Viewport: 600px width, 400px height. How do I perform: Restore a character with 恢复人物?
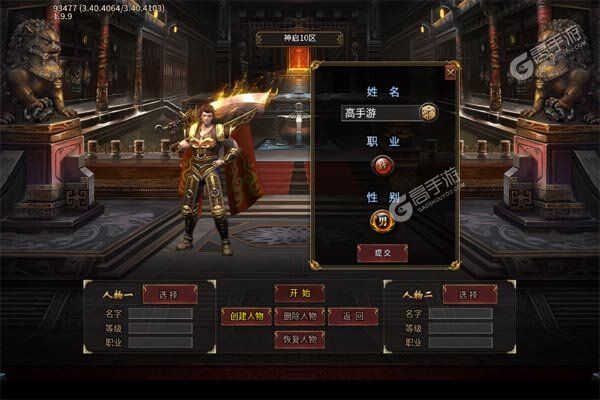pyautogui.click(x=299, y=339)
